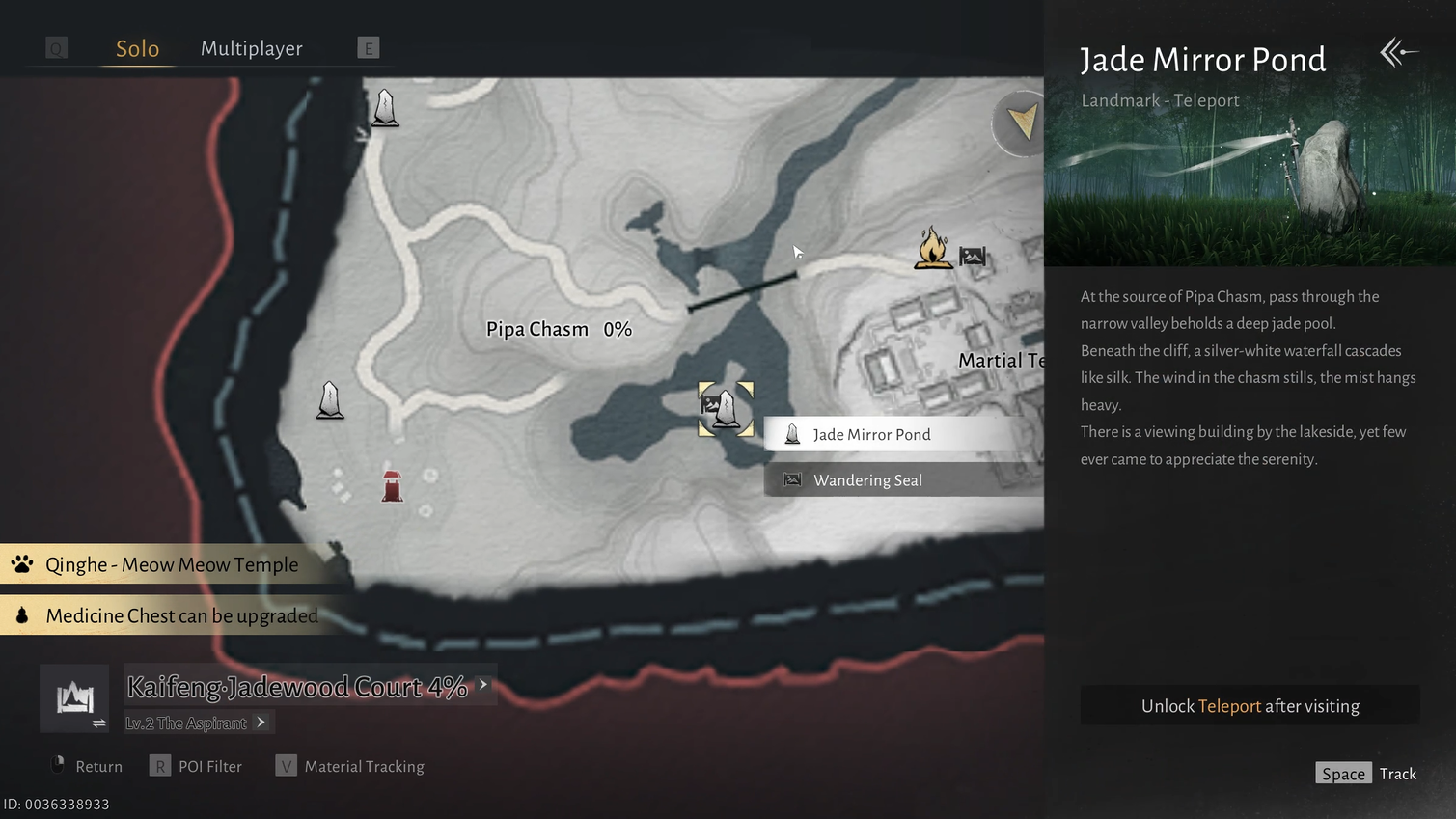The height and width of the screenshot is (819, 1456).
Task: Switch to the Multiplayer tab
Action: 251,48
